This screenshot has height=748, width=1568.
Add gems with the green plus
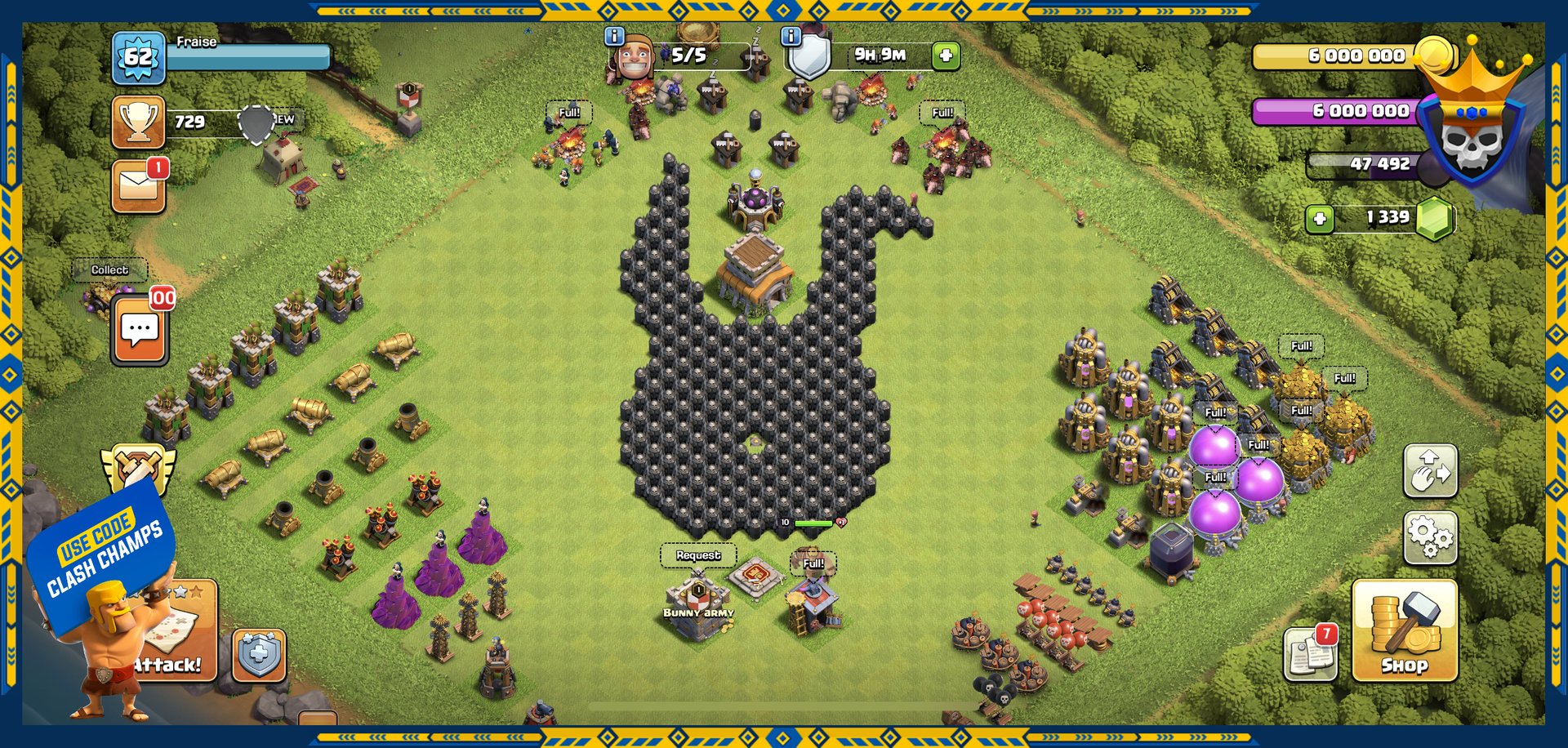coord(1320,219)
